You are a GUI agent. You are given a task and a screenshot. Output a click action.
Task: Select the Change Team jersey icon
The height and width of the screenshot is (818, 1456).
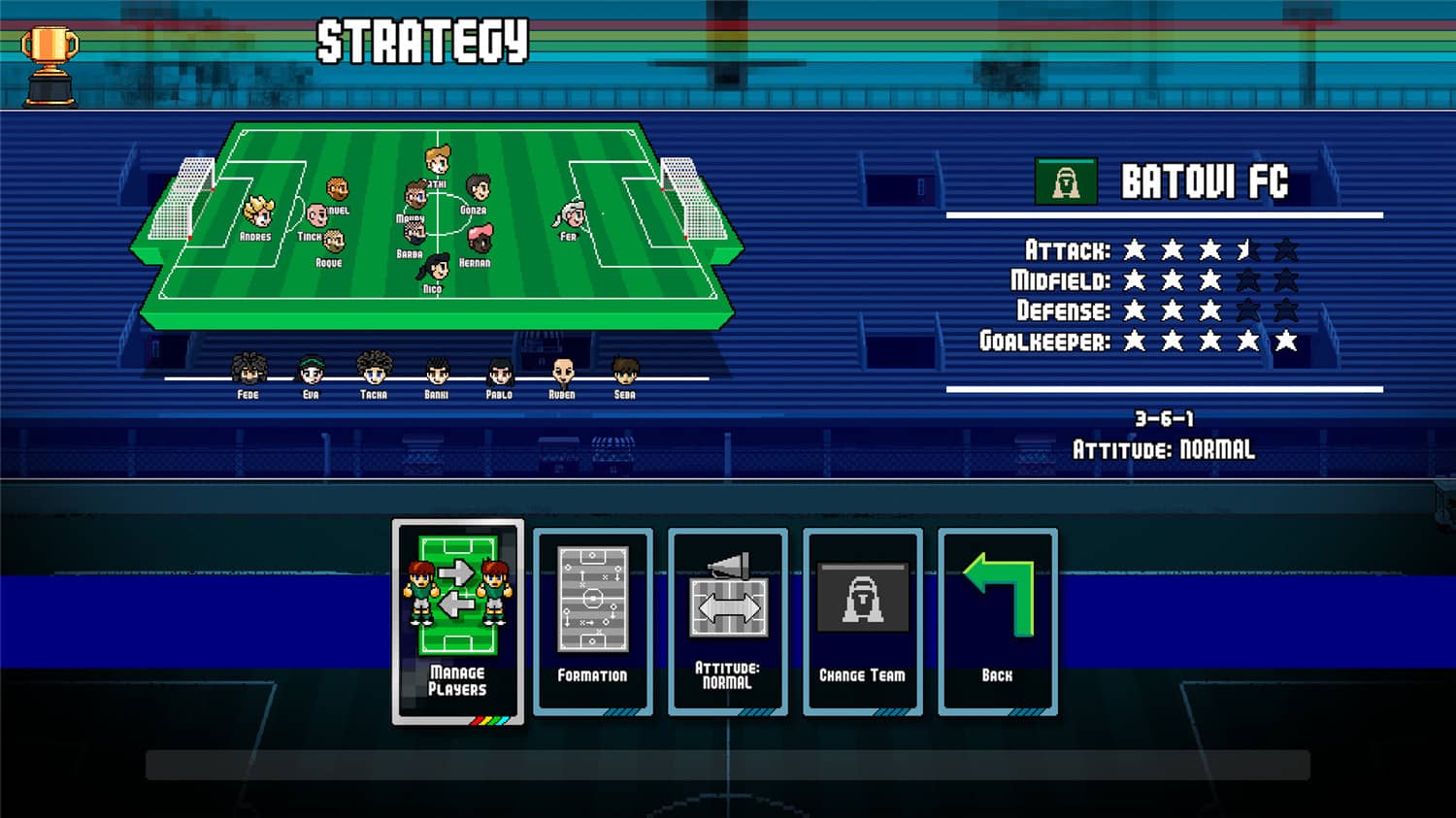862,597
